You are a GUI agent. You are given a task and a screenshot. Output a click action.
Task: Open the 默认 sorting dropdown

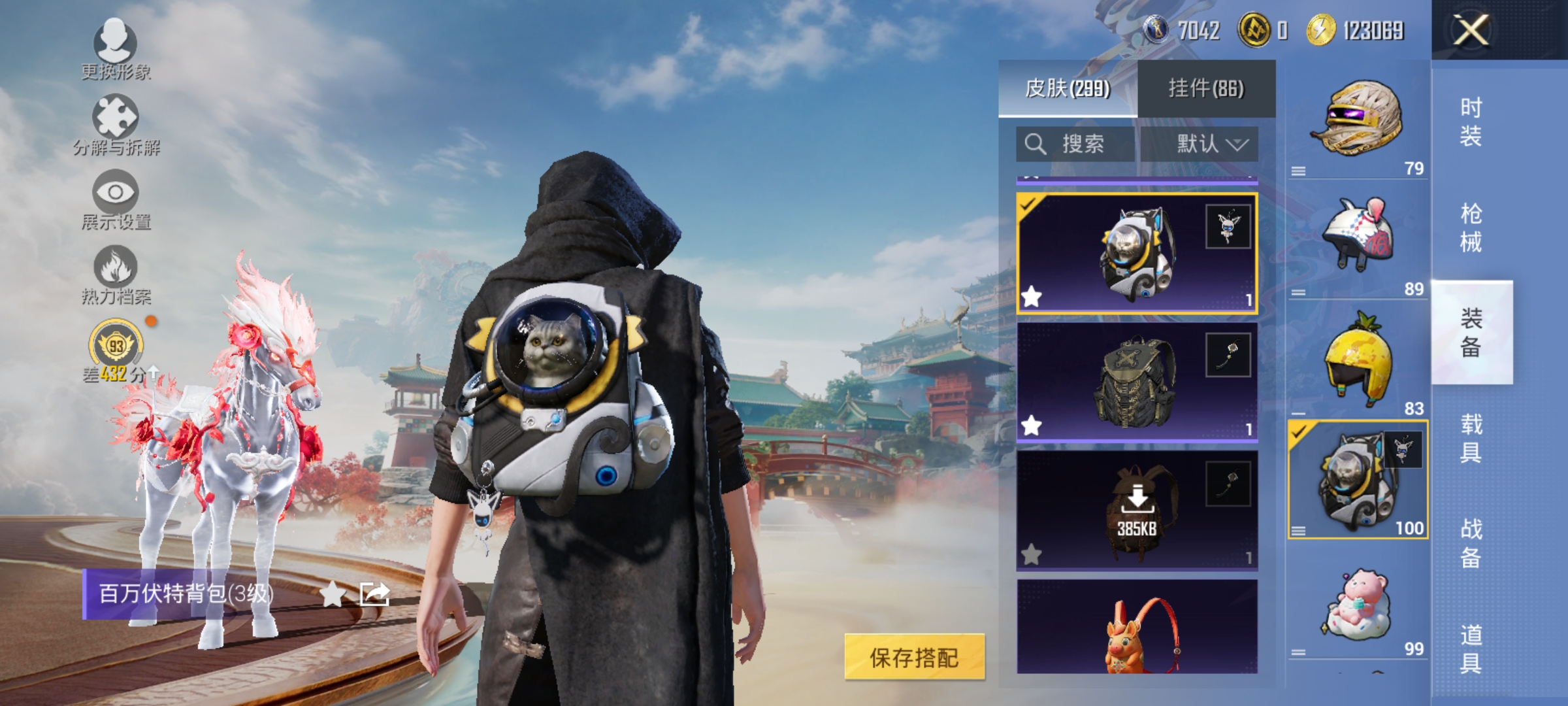[1212, 144]
